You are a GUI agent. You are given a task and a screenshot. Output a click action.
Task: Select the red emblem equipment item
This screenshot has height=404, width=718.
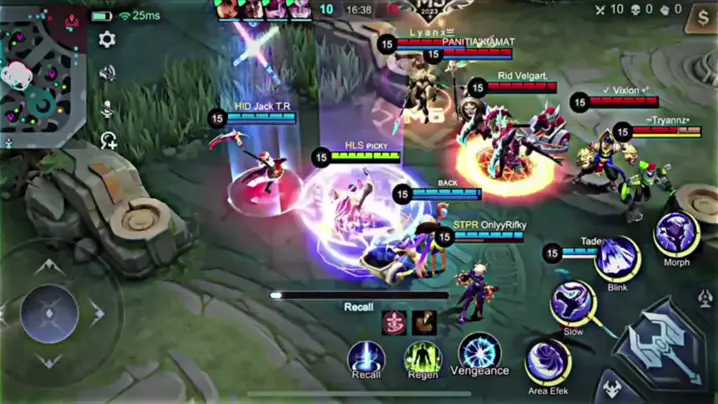tap(395, 323)
